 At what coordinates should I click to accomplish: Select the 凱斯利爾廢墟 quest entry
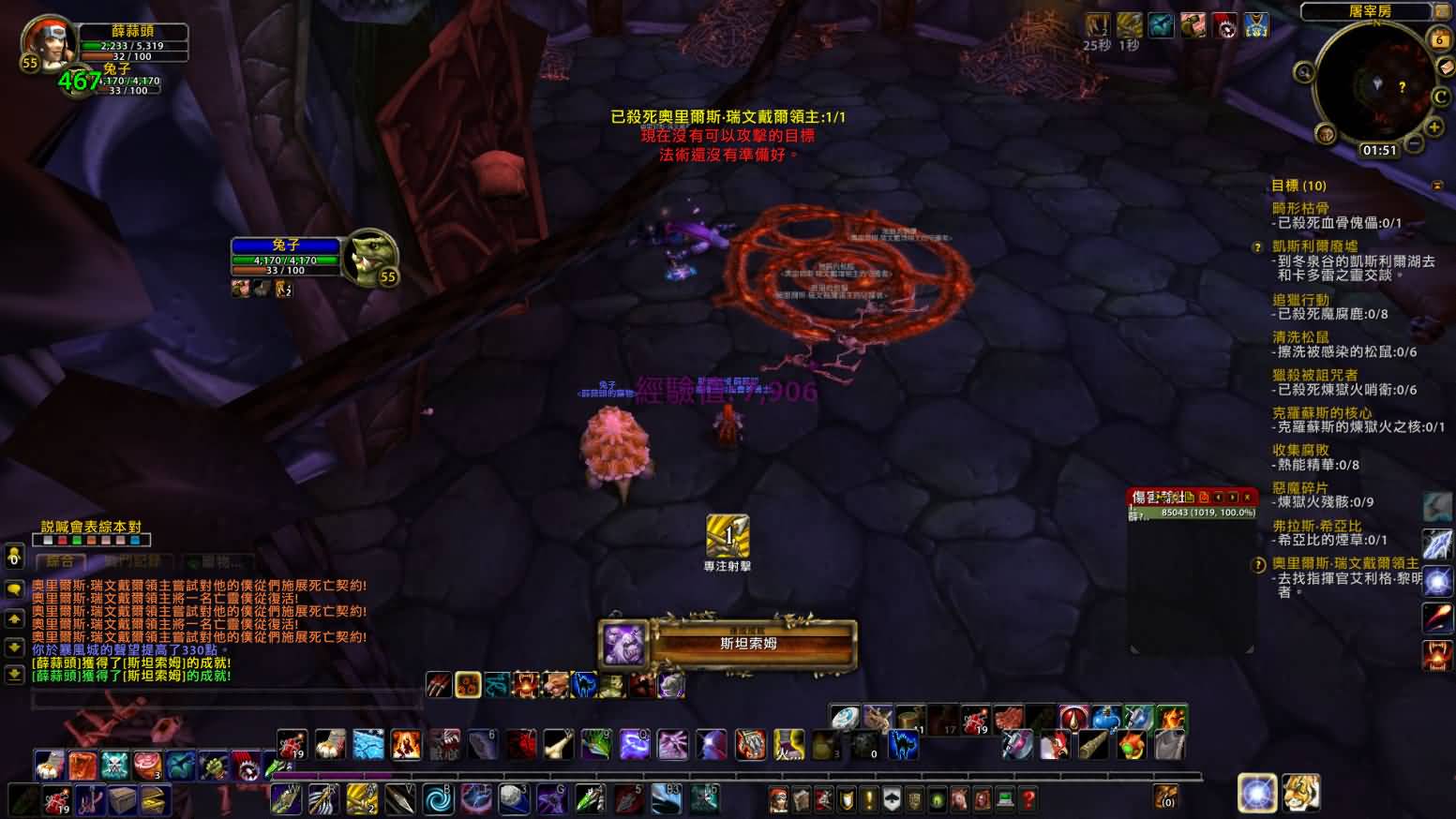point(1314,246)
